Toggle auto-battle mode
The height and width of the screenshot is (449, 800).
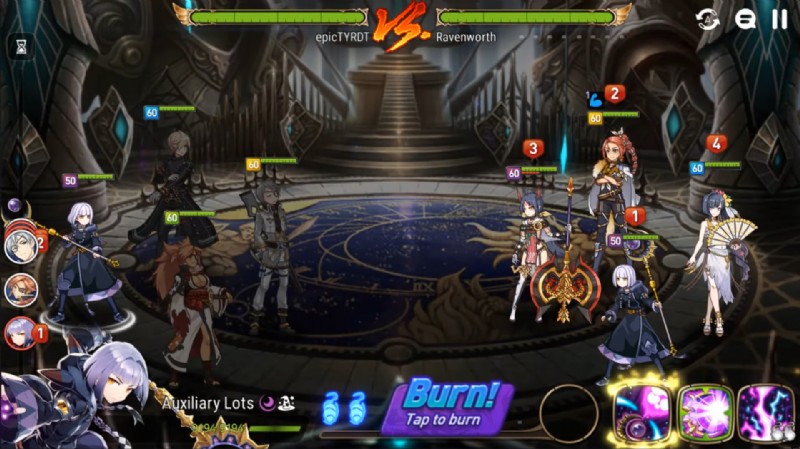pos(708,18)
